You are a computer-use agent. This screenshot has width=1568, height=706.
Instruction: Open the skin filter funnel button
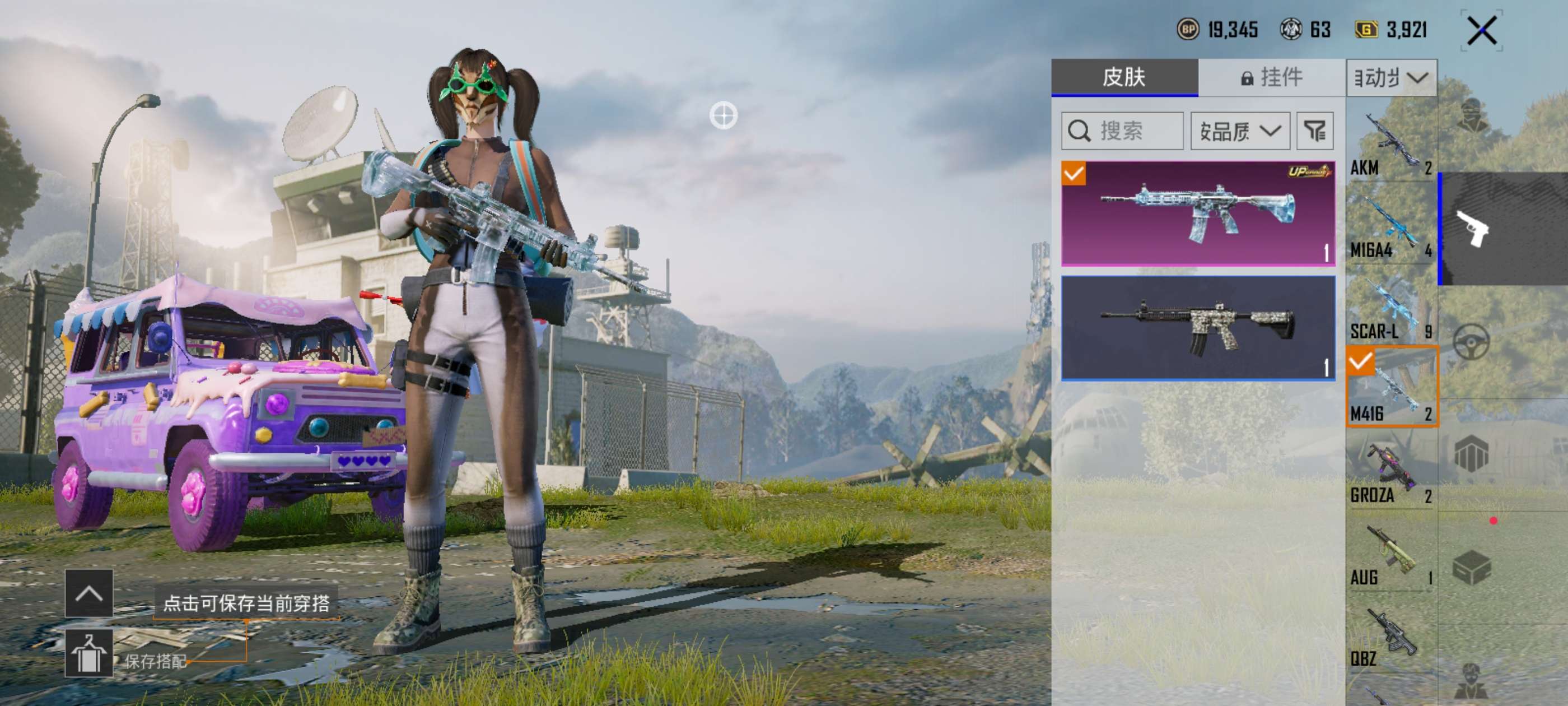[x=1315, y=131]
